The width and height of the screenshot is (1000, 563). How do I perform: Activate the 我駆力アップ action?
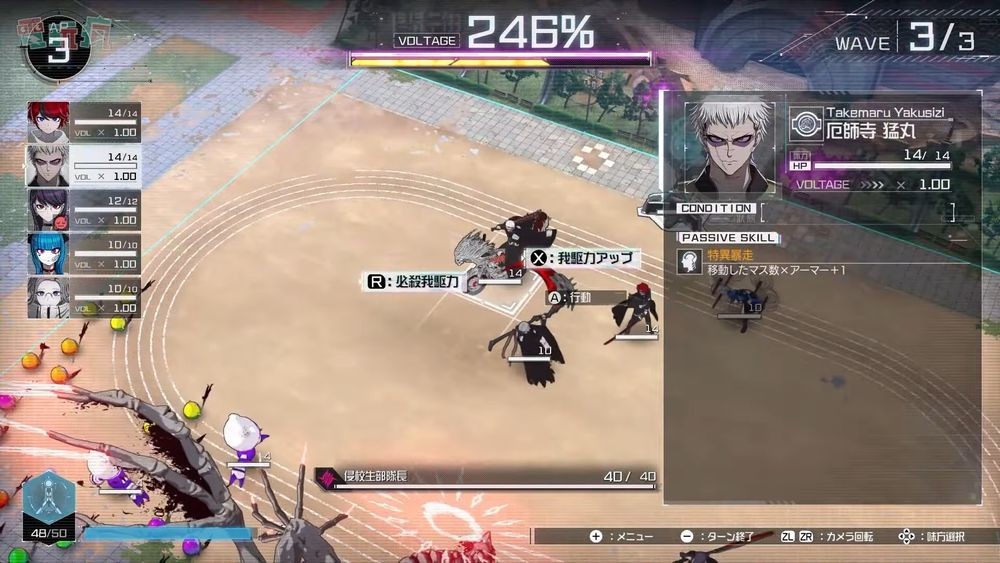pyautogui.click(x=583, y=258)
